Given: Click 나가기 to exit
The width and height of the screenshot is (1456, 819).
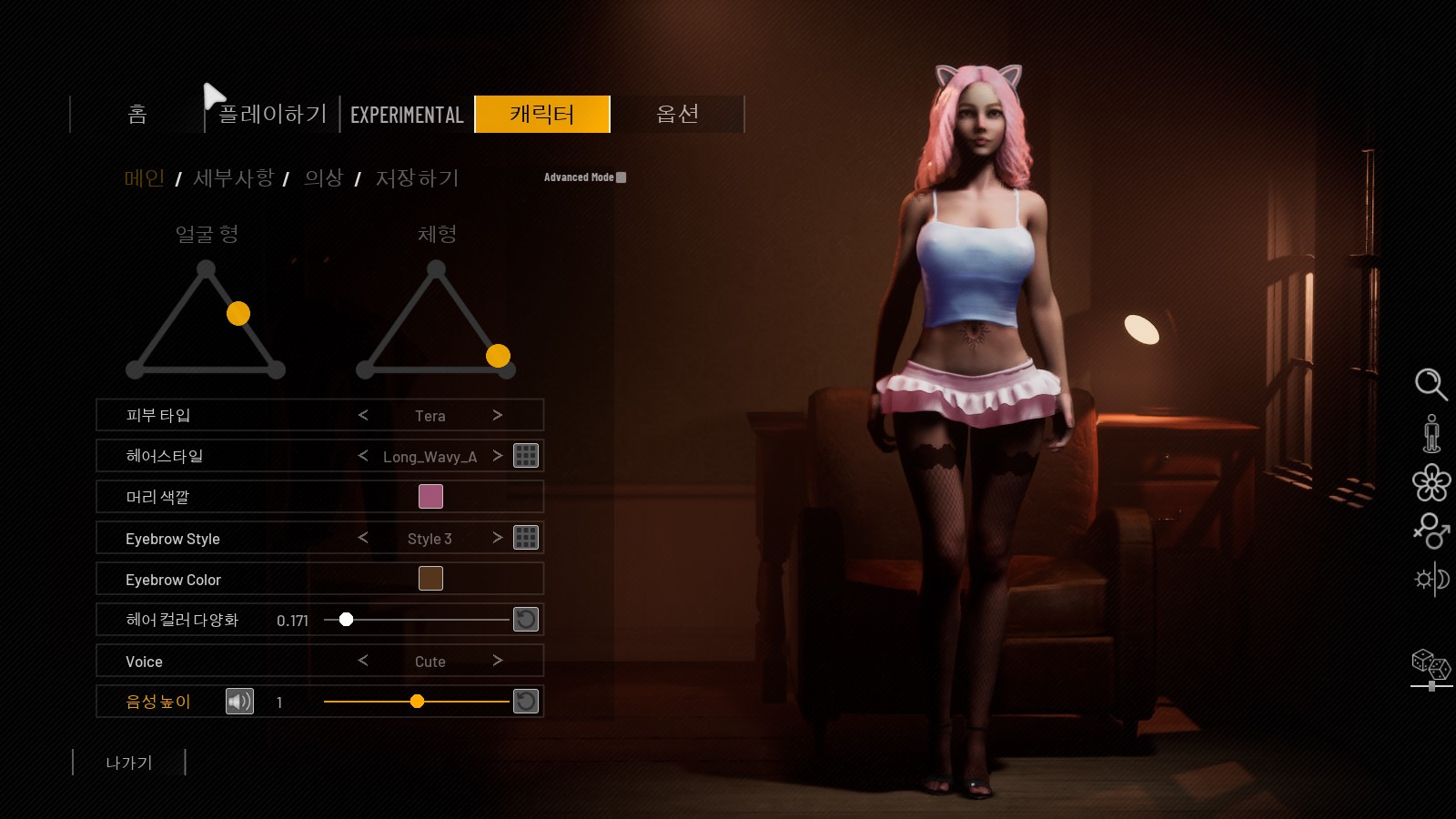Looking at the screenshot, I should [x=129, y=763].
